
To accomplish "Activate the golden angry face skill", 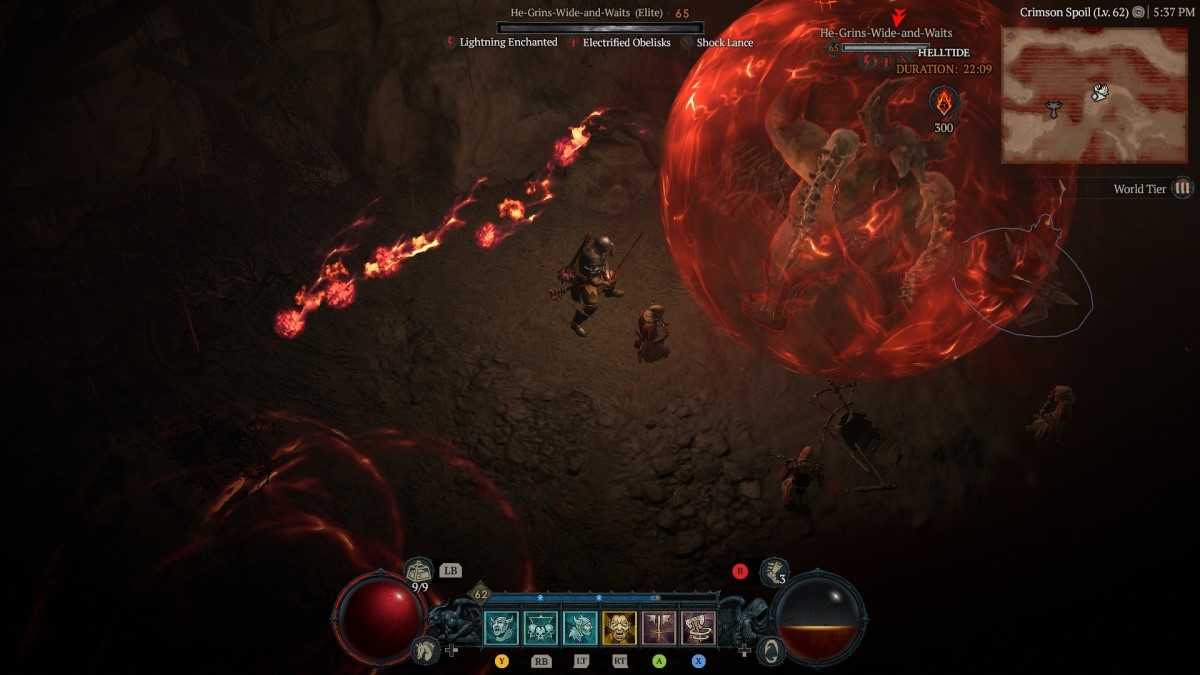I will point(619,628).
